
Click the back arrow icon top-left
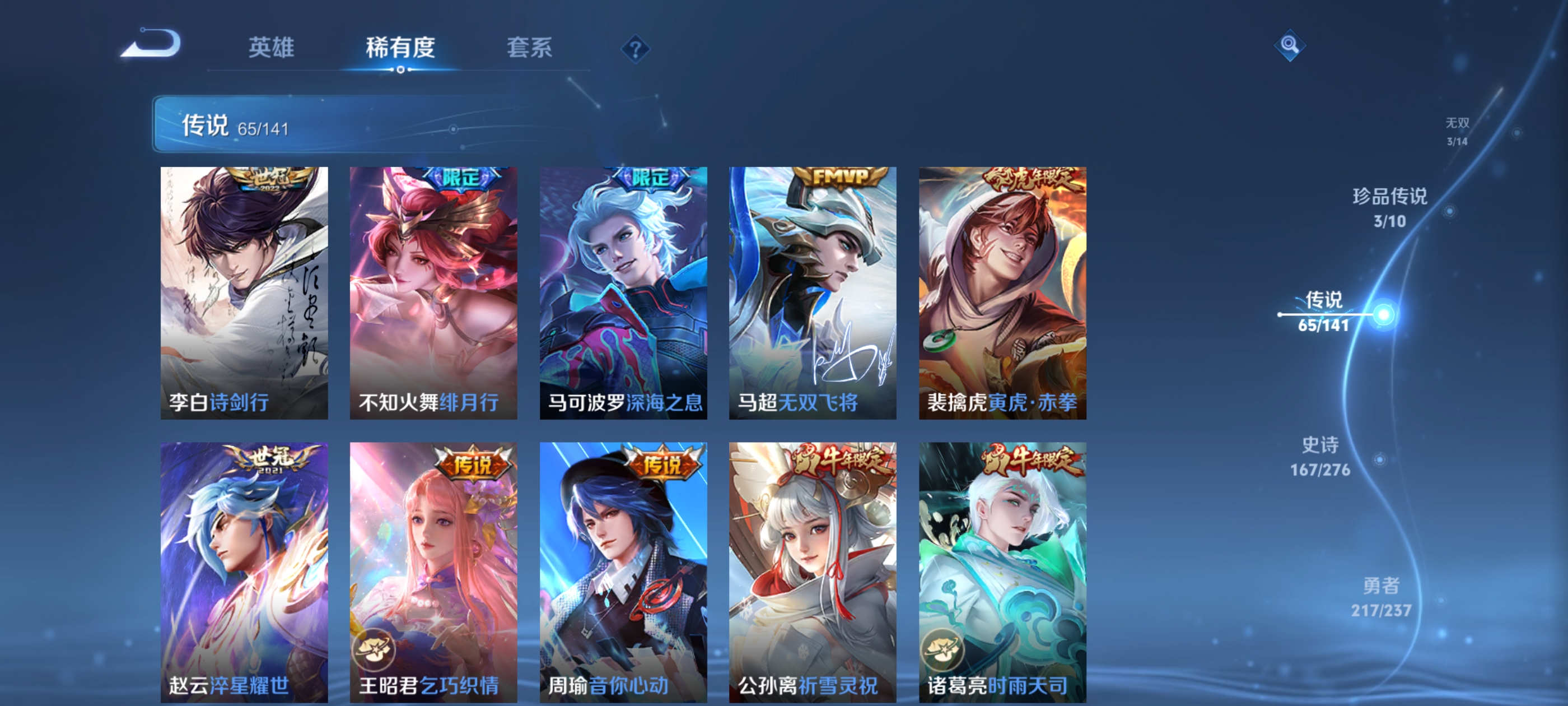151,41
